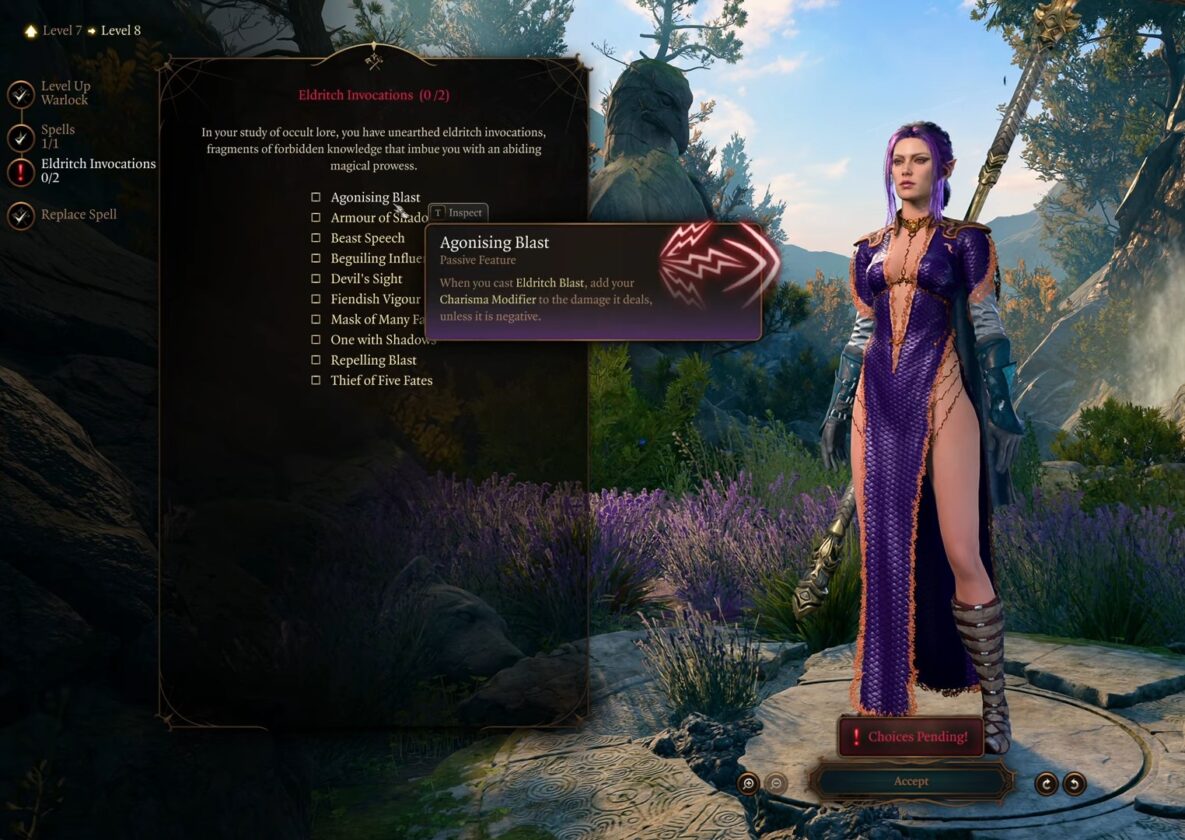1185x840 pixels.
Task: Select the Beast Speech invocation
Action: click(316, 238)
